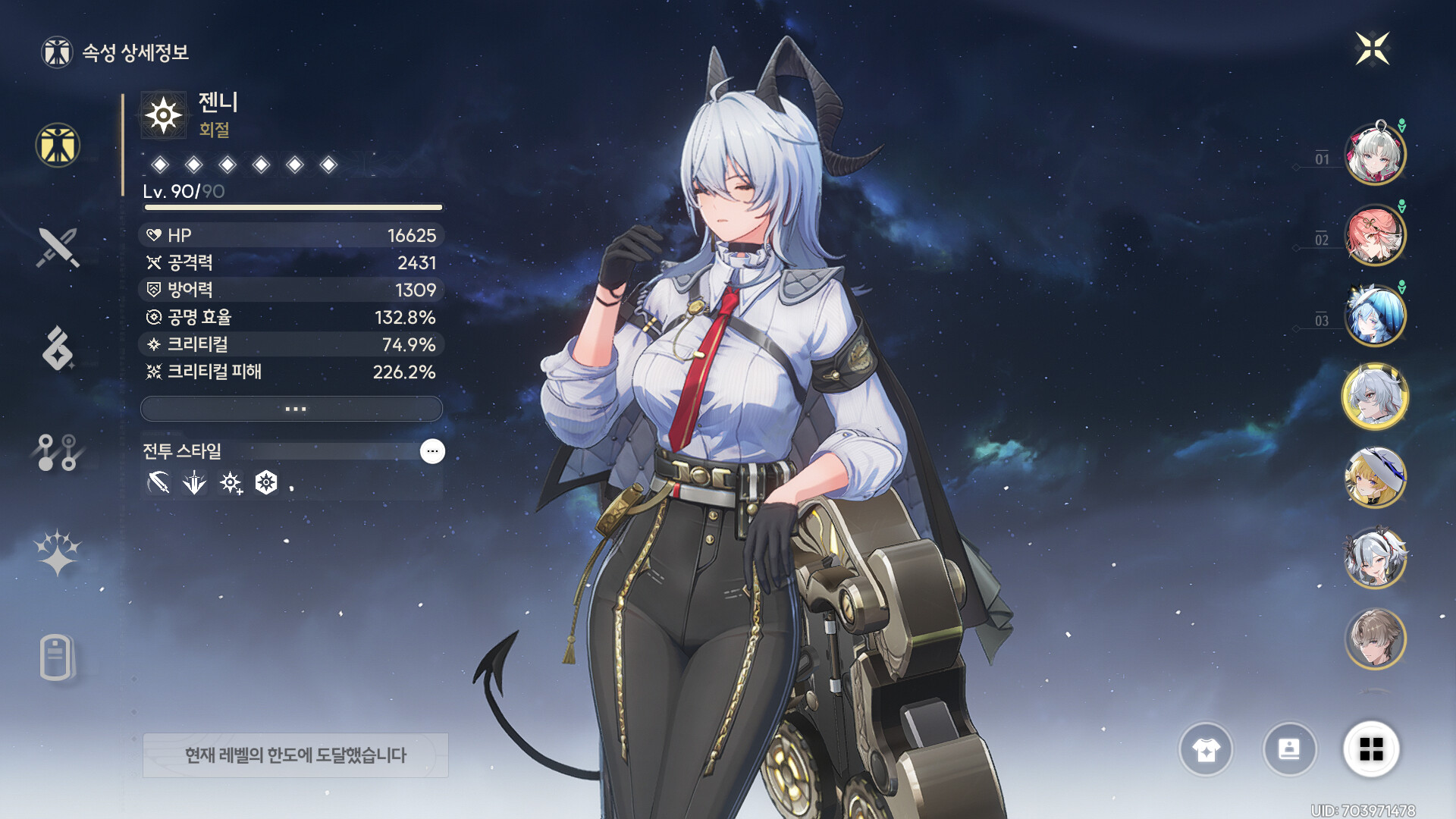
Task: Choose the pink-haired character portrait
Action: coord(1374,235)
